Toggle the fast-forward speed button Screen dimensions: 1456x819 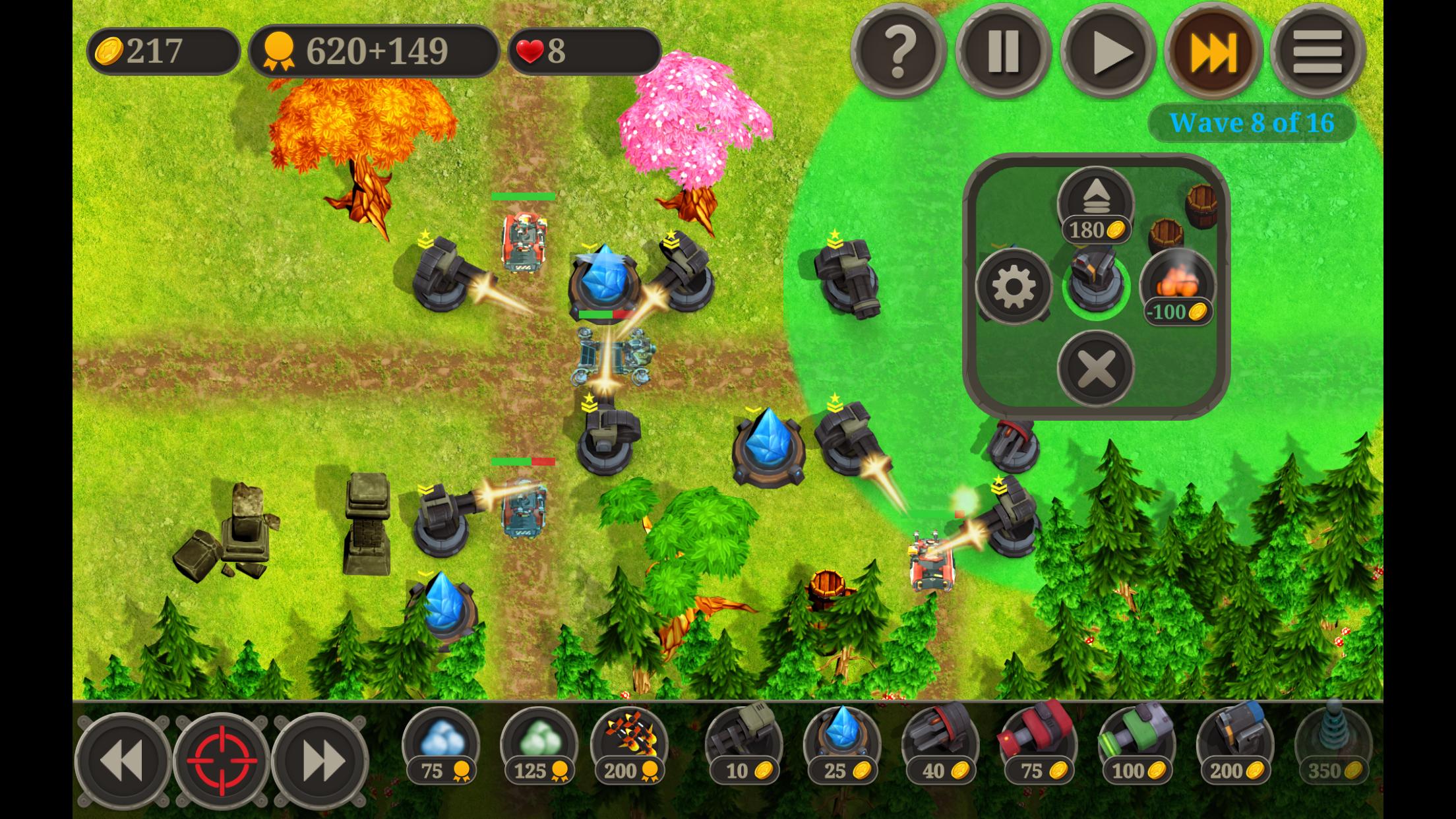coord(1213,51)
